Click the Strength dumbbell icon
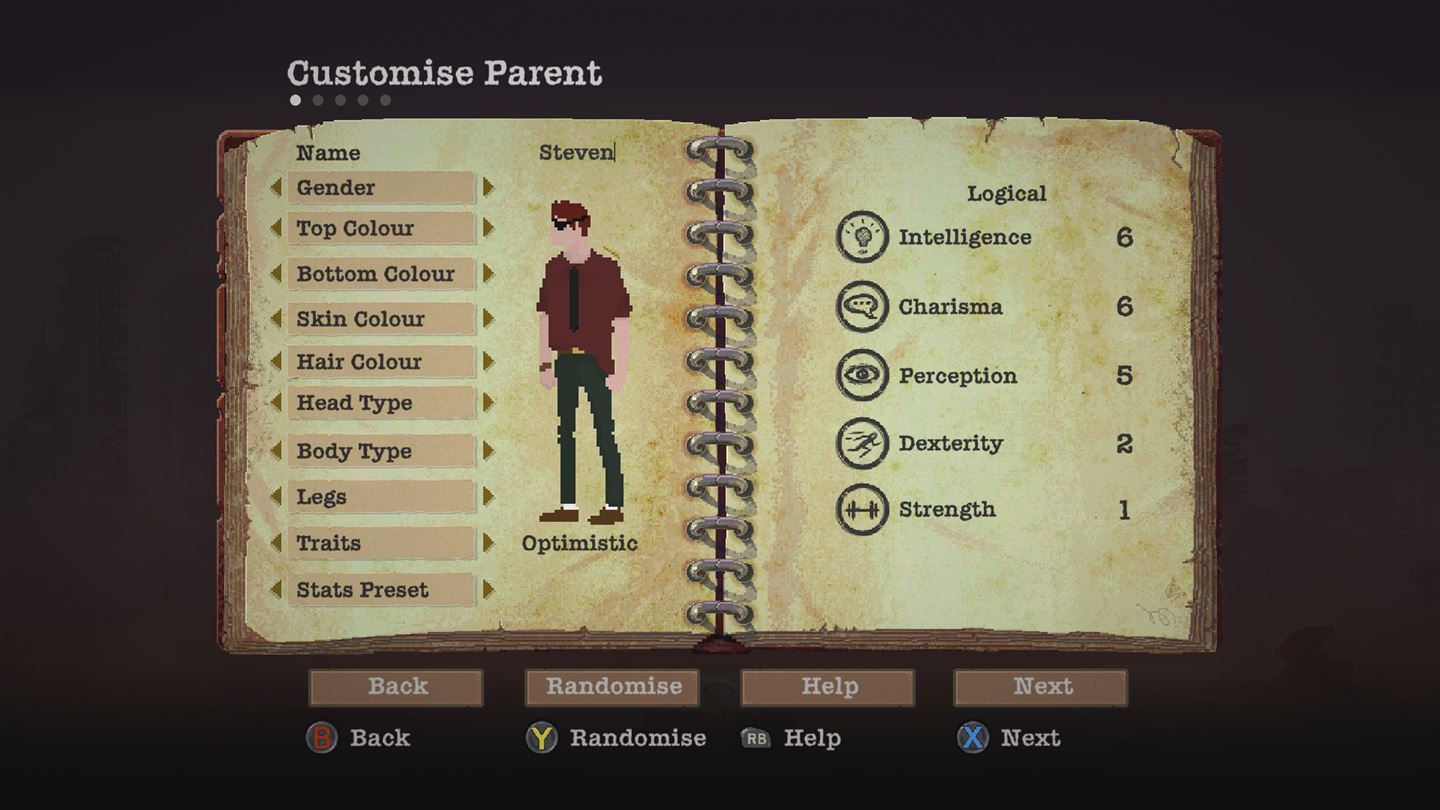The image size is (1440, 810). tap(860, 510)
